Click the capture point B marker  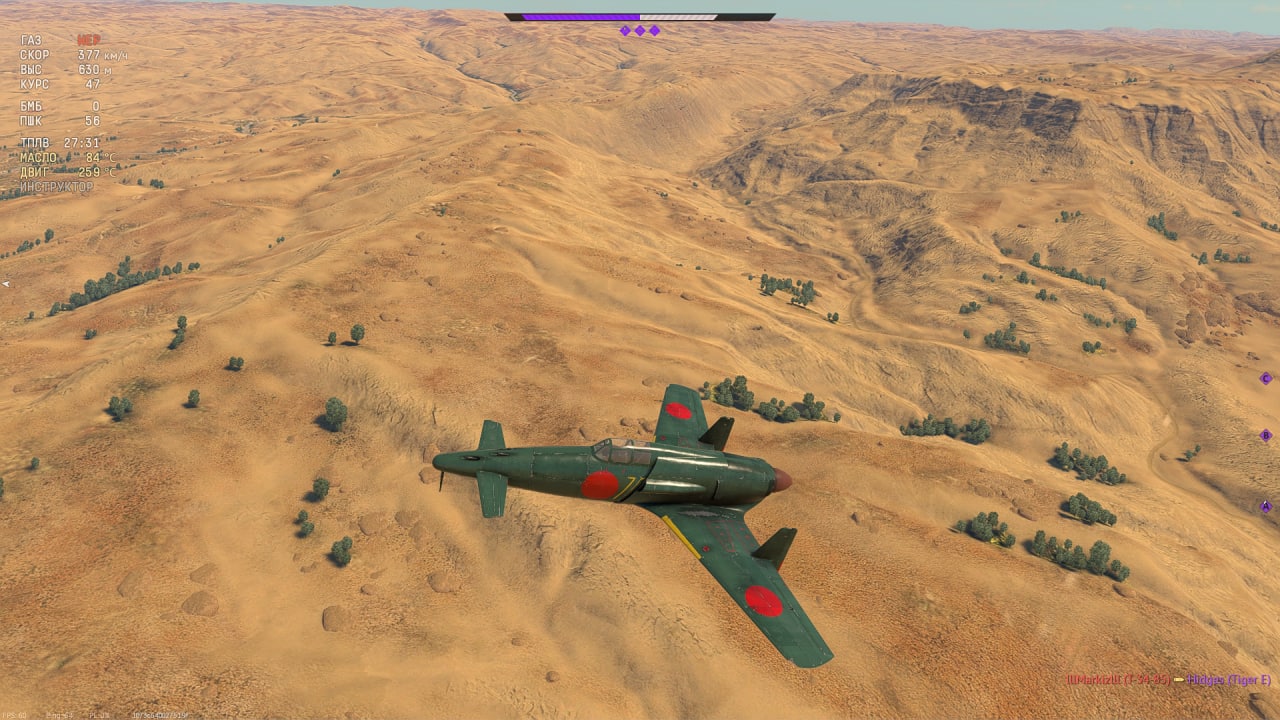[1265, 436]
